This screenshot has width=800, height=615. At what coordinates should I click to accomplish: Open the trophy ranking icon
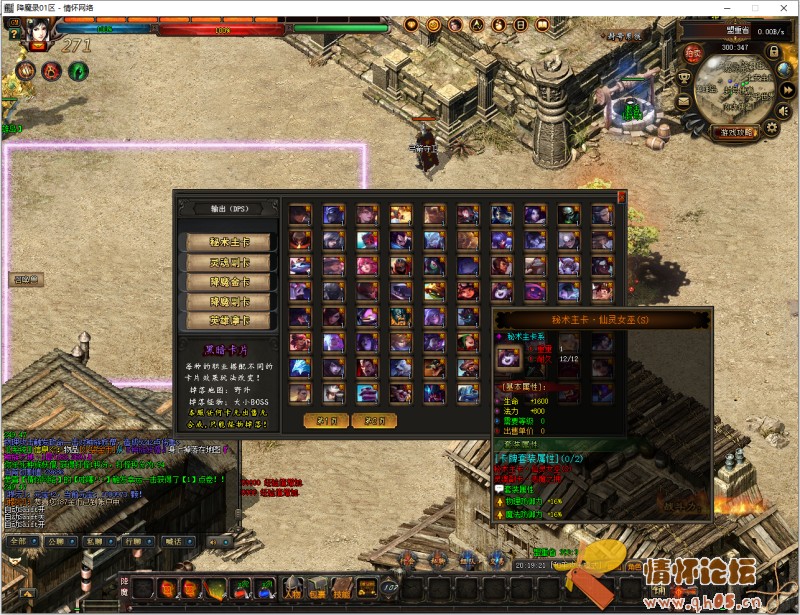(684, 76)
